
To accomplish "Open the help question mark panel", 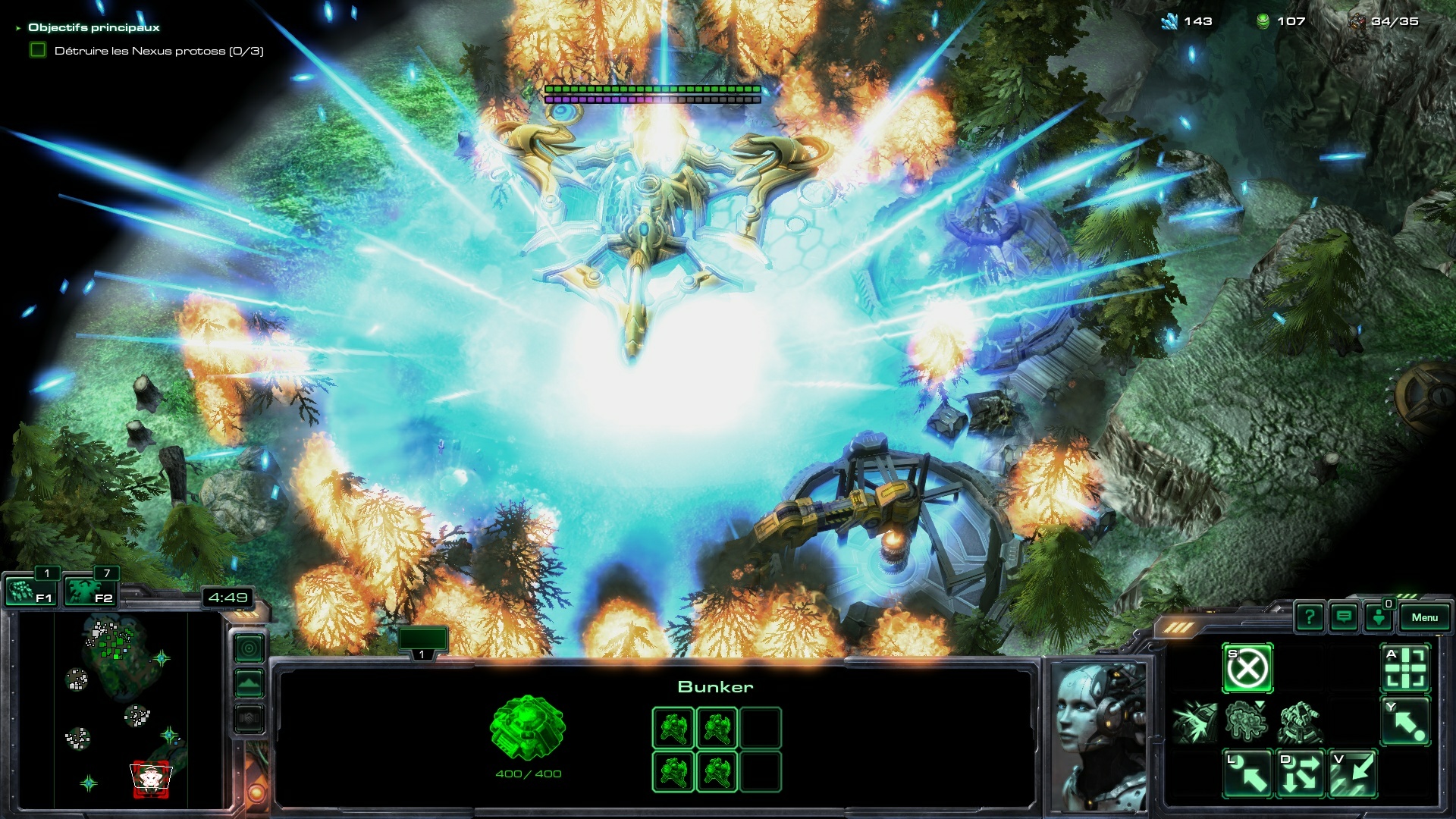I will [1310, 617].
